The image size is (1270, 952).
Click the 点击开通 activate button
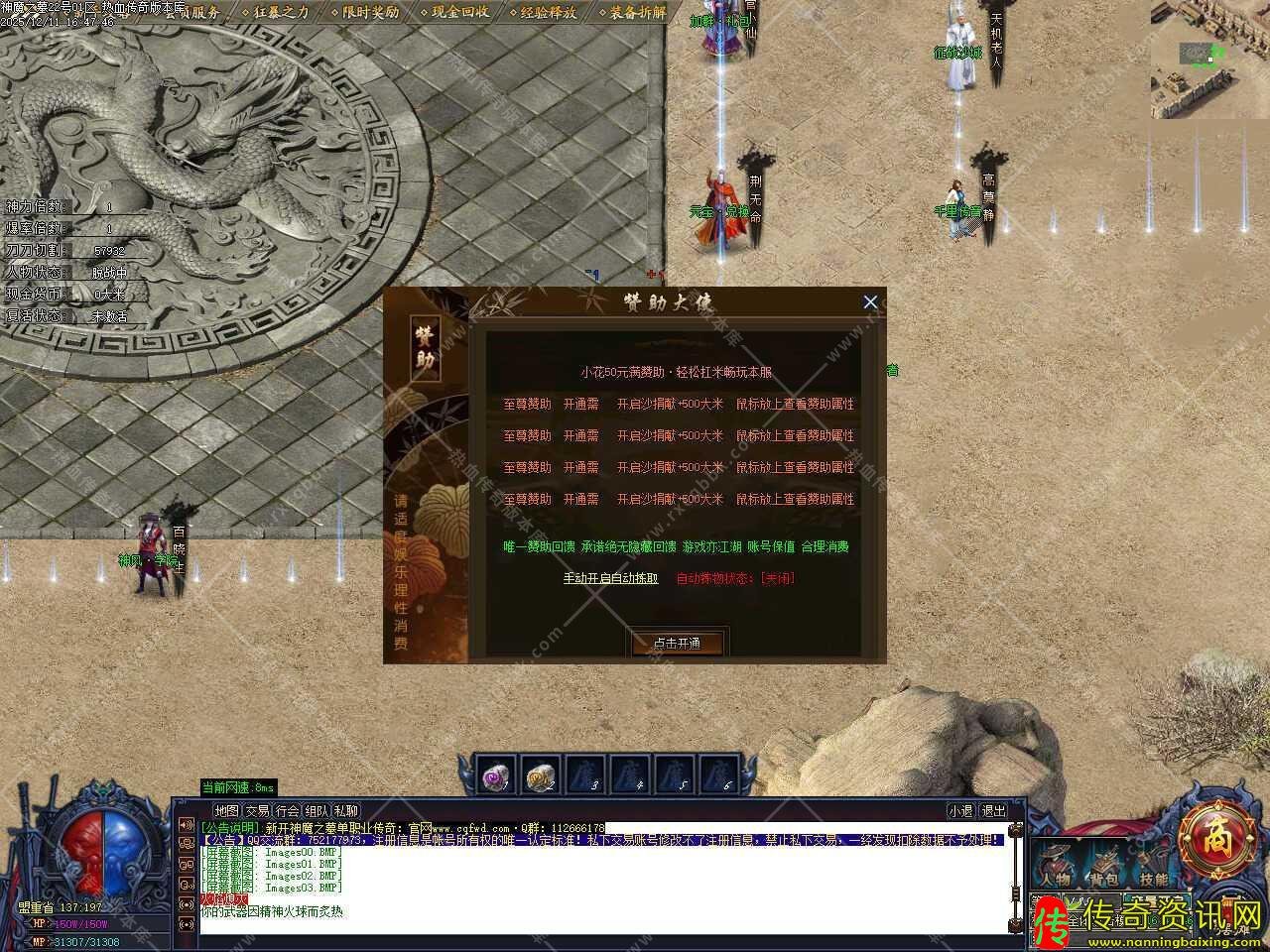click(x=678, y=643)
